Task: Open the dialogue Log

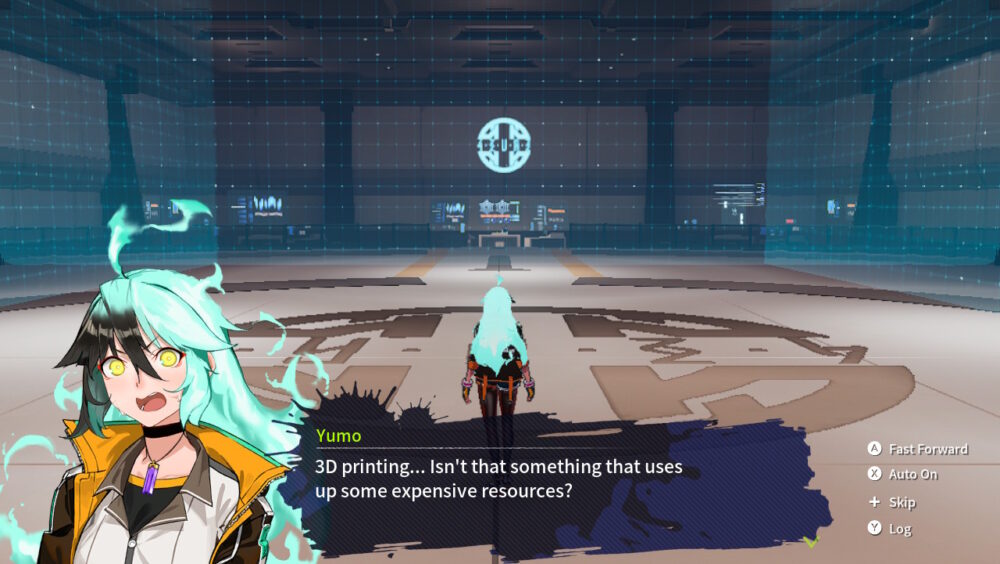Action: 890,529
